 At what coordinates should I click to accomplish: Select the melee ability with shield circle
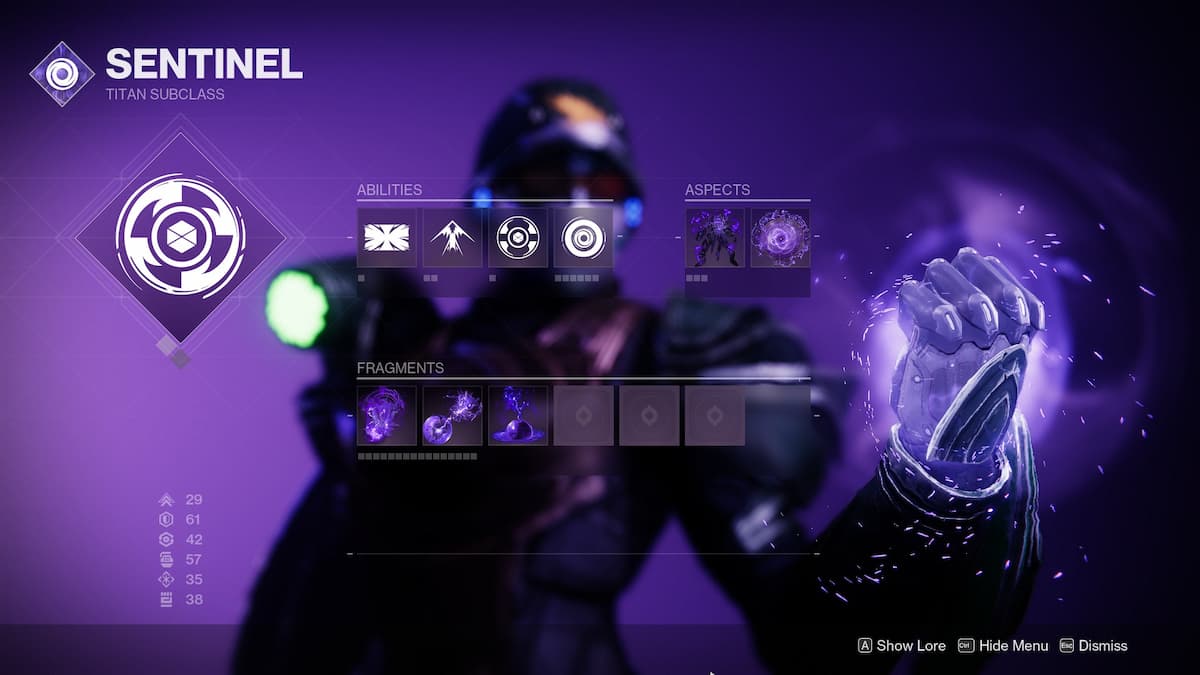pos(518,237)
